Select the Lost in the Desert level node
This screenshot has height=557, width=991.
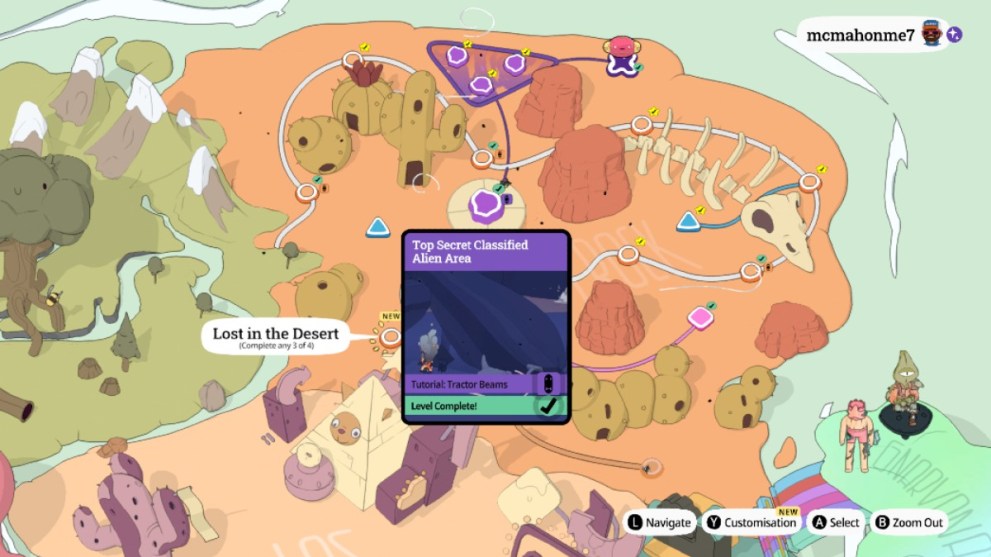click(389, 338)
